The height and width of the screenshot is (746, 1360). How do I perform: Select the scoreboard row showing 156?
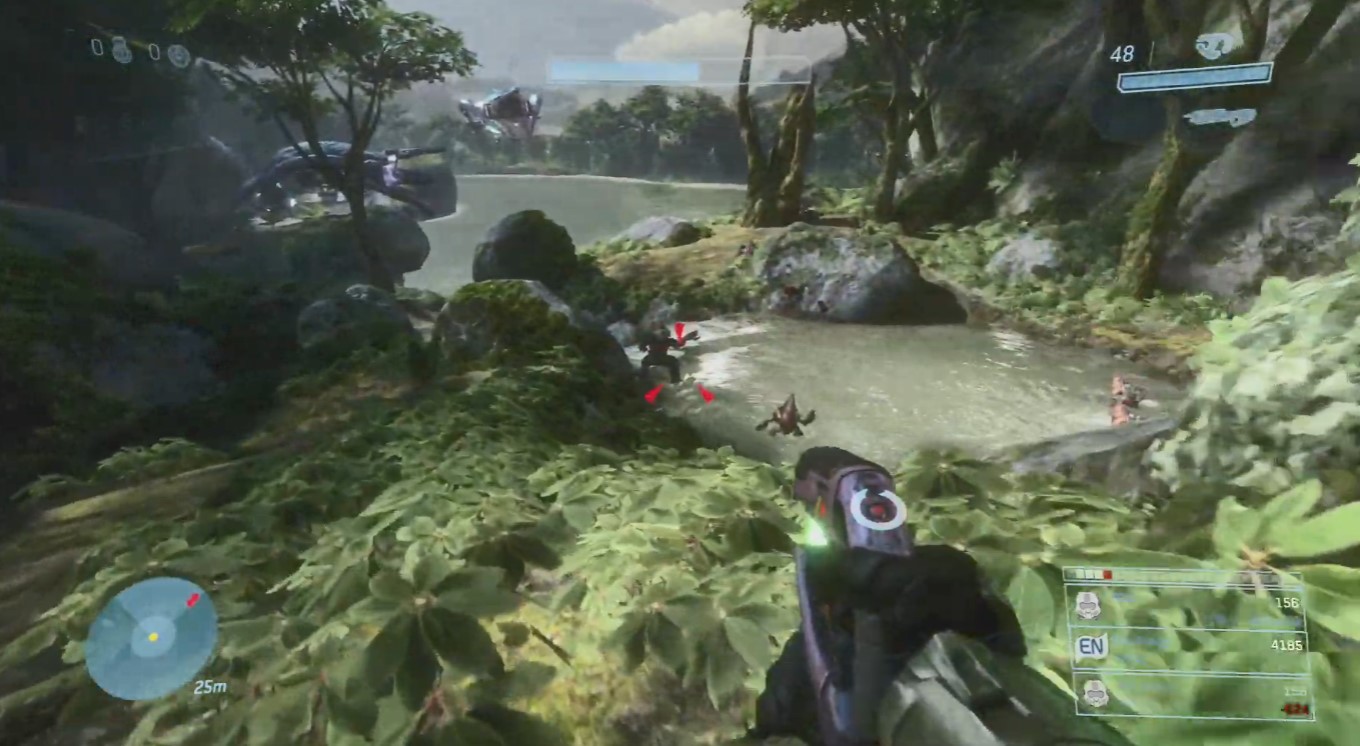1189,603
